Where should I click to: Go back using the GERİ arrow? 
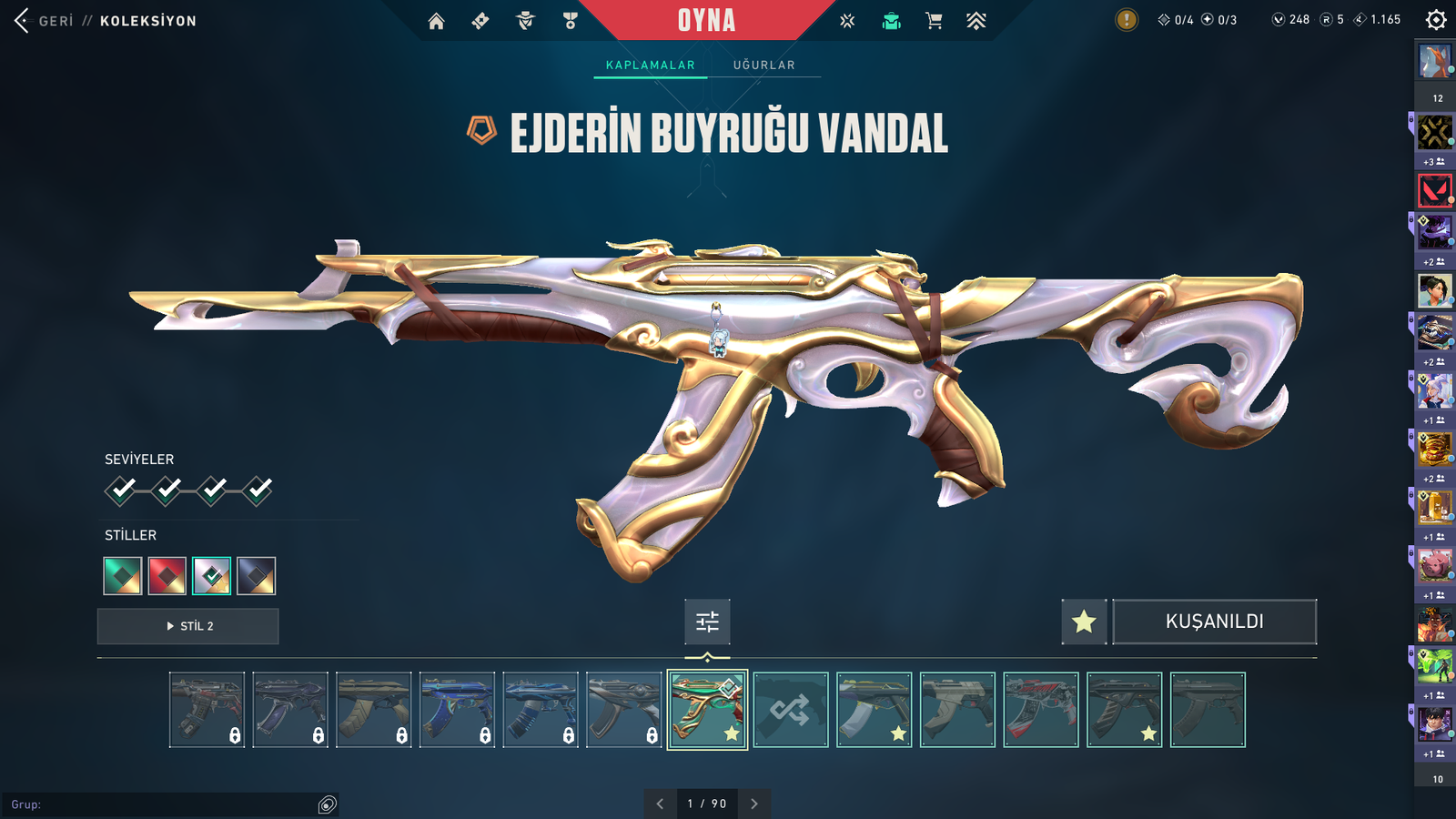pyautogui.click(x=23, y=20)
